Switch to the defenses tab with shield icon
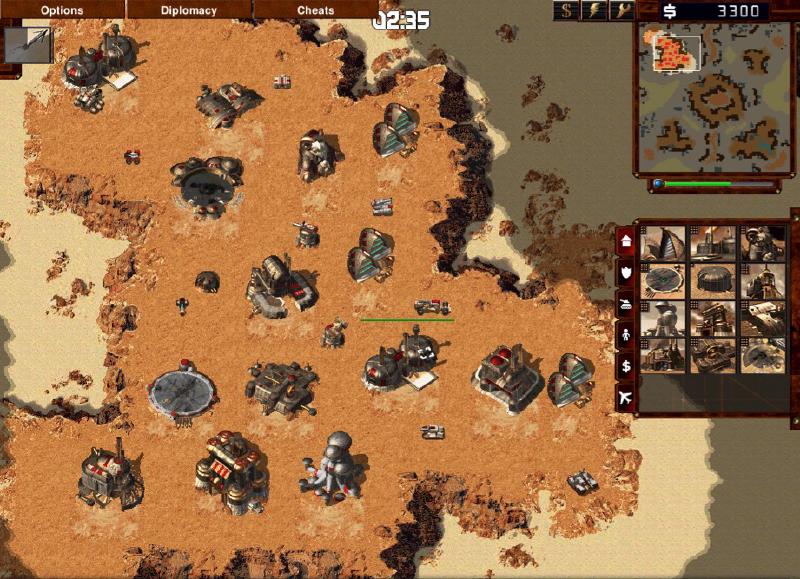This screenshot has height=579, width=800. pyautogui.click(x=626, y=271)
